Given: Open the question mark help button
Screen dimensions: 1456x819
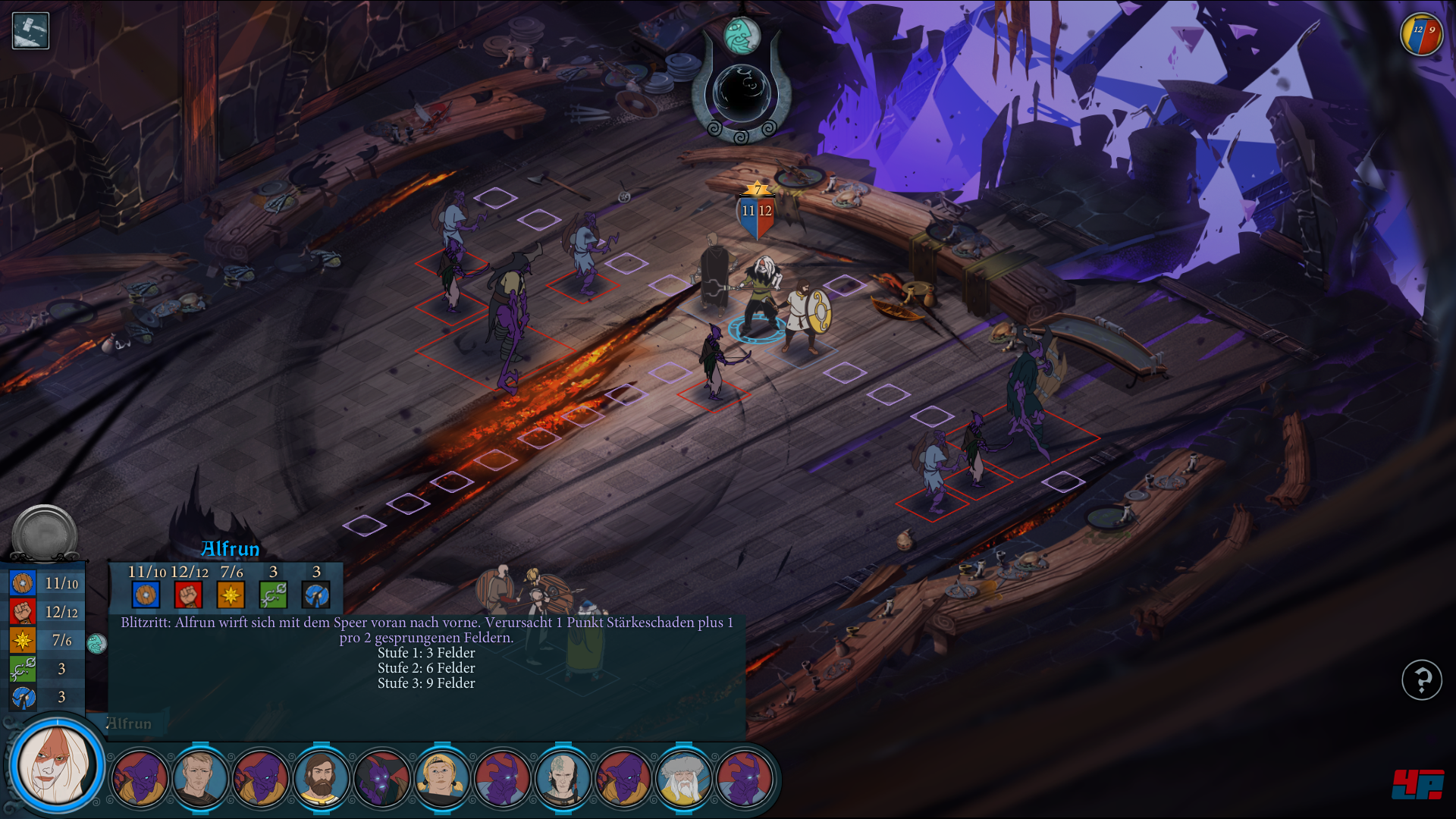Looking at the screenshot, I should click(x=1421, y=679).
